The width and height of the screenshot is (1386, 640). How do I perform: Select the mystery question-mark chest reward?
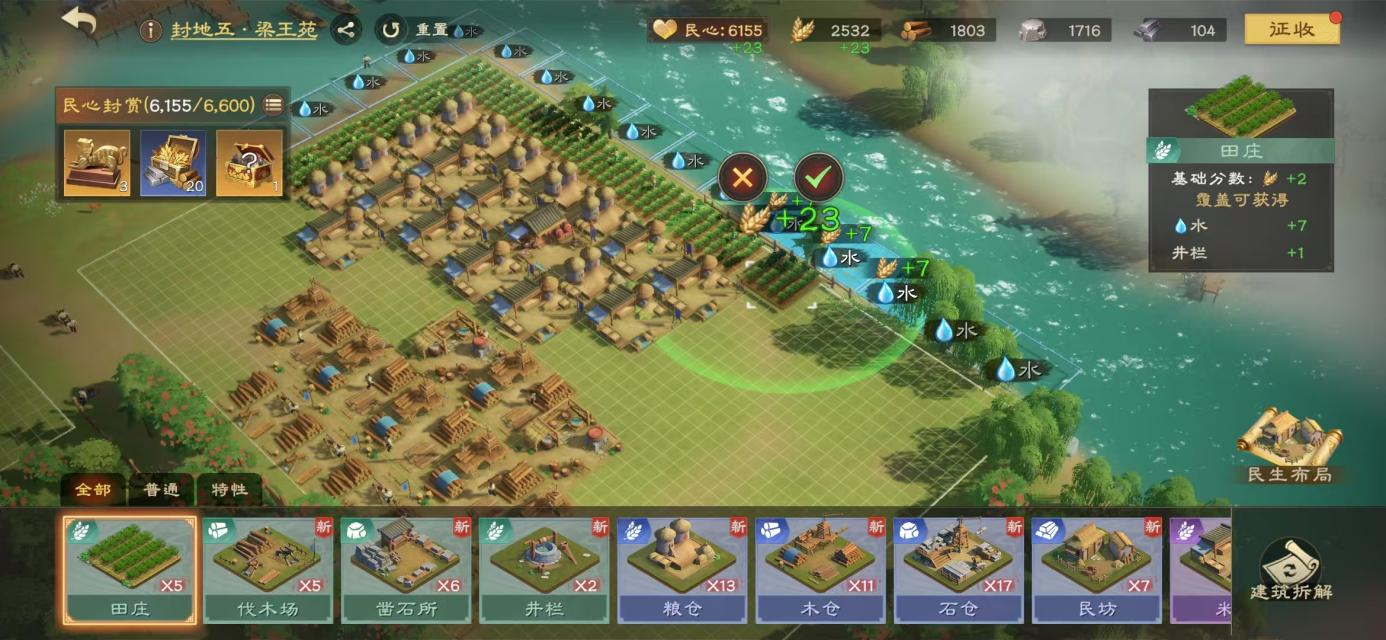249,162
